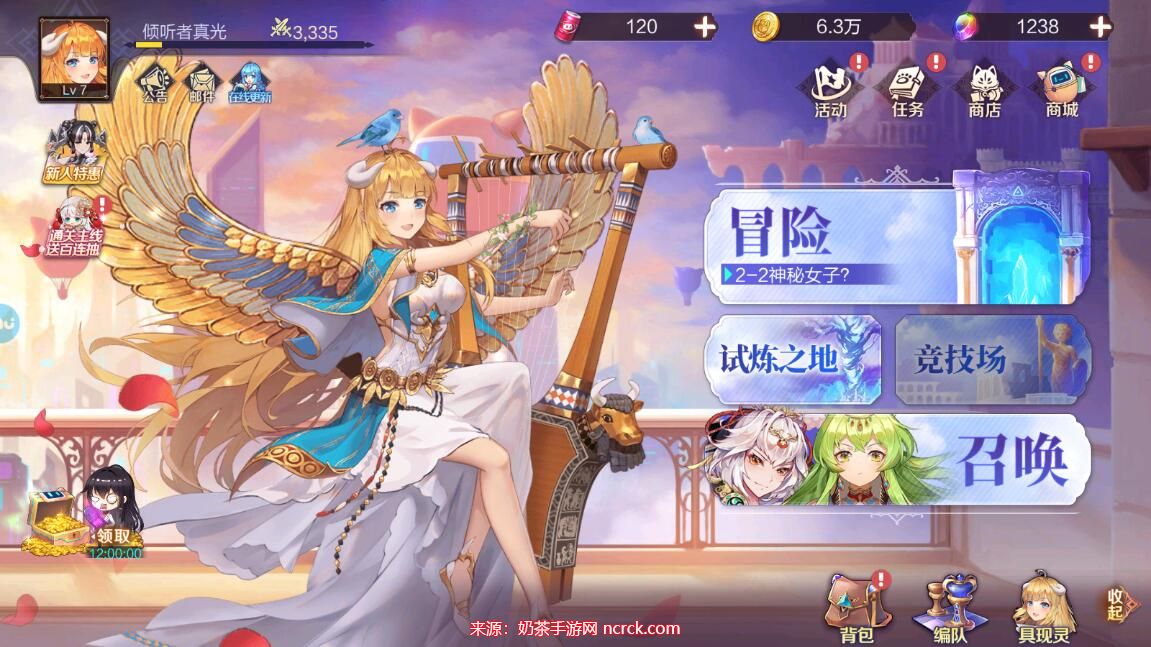The height and width of the screenshot is (647, 1151).
Task: Add more rainbow gems with plus button
Action: point(1099,27)
